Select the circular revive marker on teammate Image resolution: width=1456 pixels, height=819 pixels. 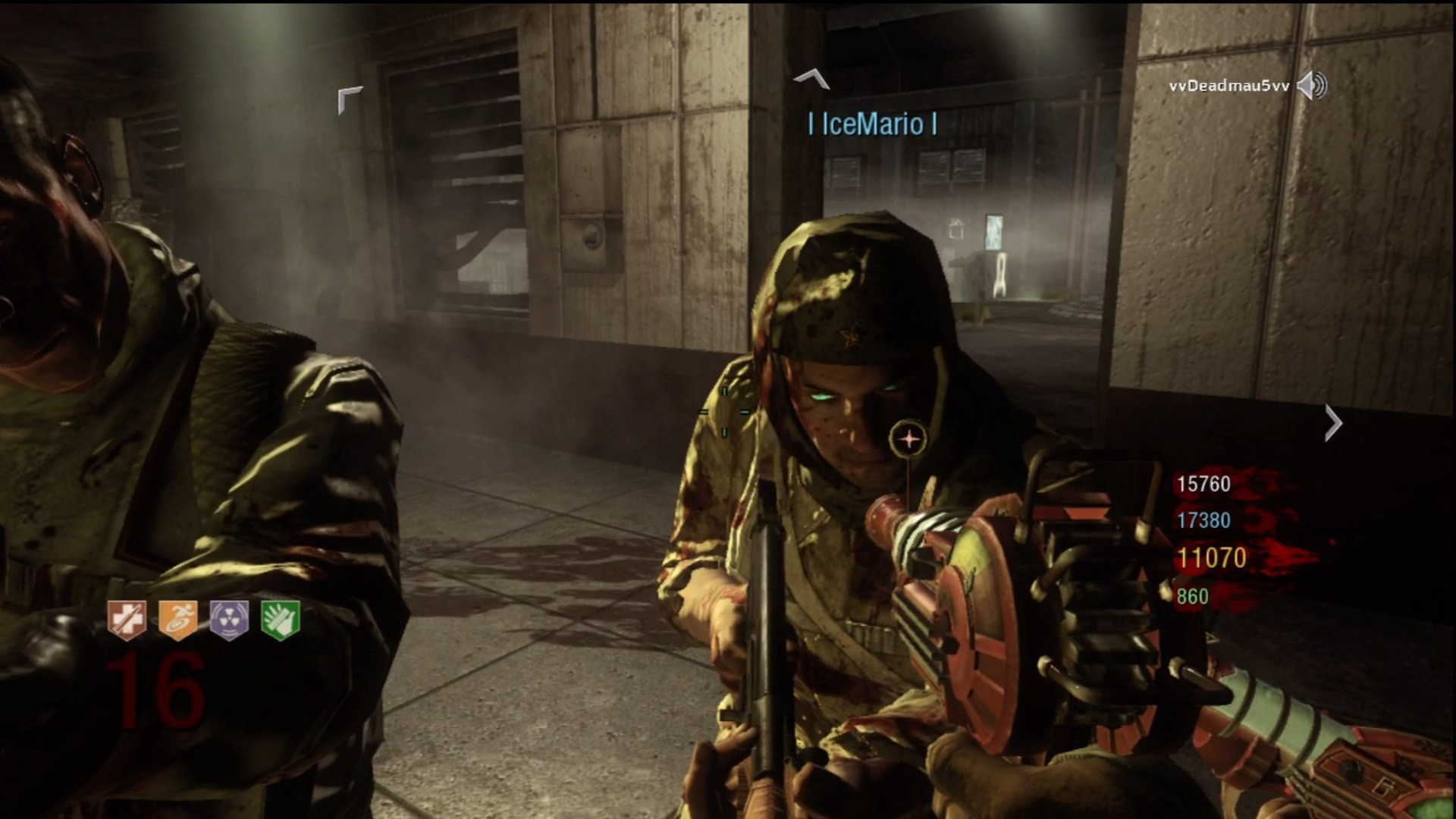(908, 439)
